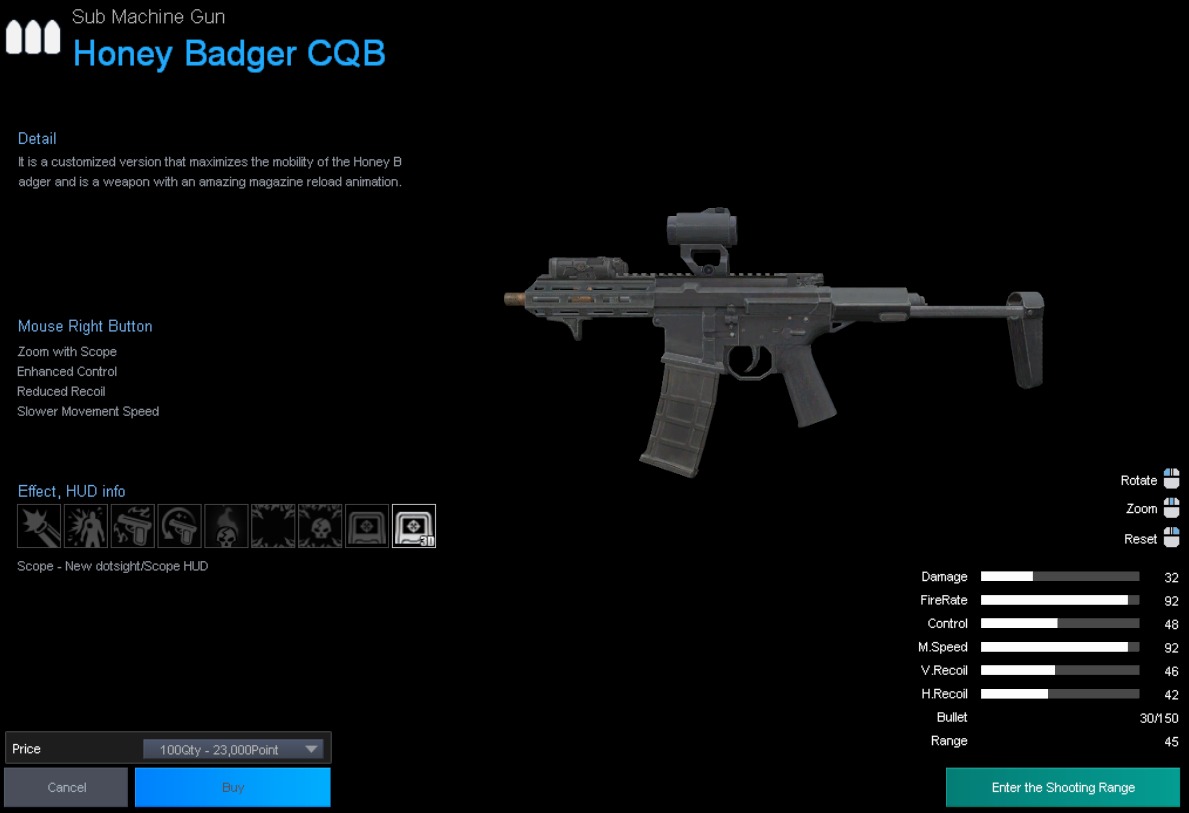Select the muzzle flash effect icon
1189x813 pixels.
[x=39, y=526]
